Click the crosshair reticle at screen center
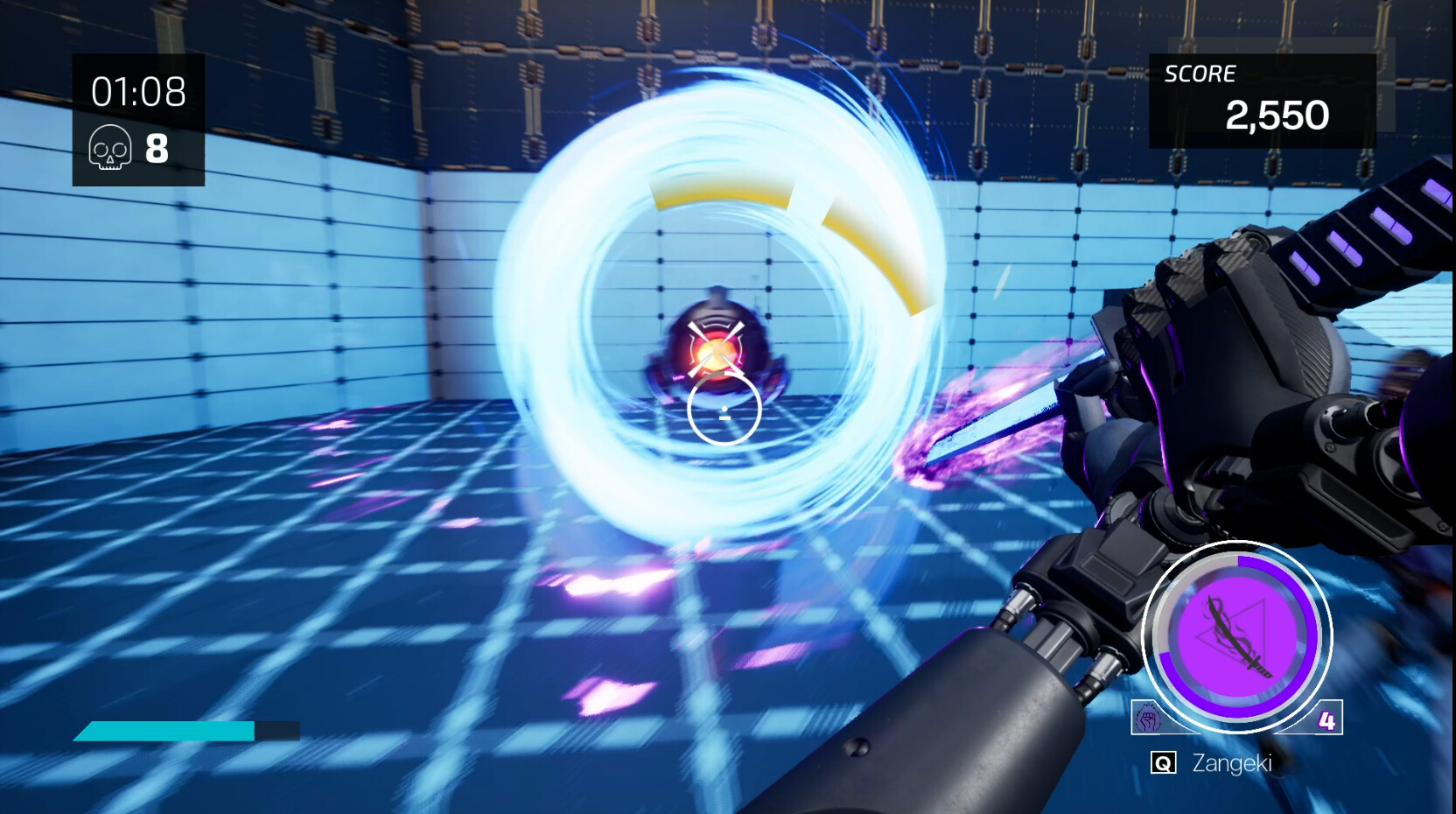Viewport: 1456px width, 814px height. (x=724, y=407)
